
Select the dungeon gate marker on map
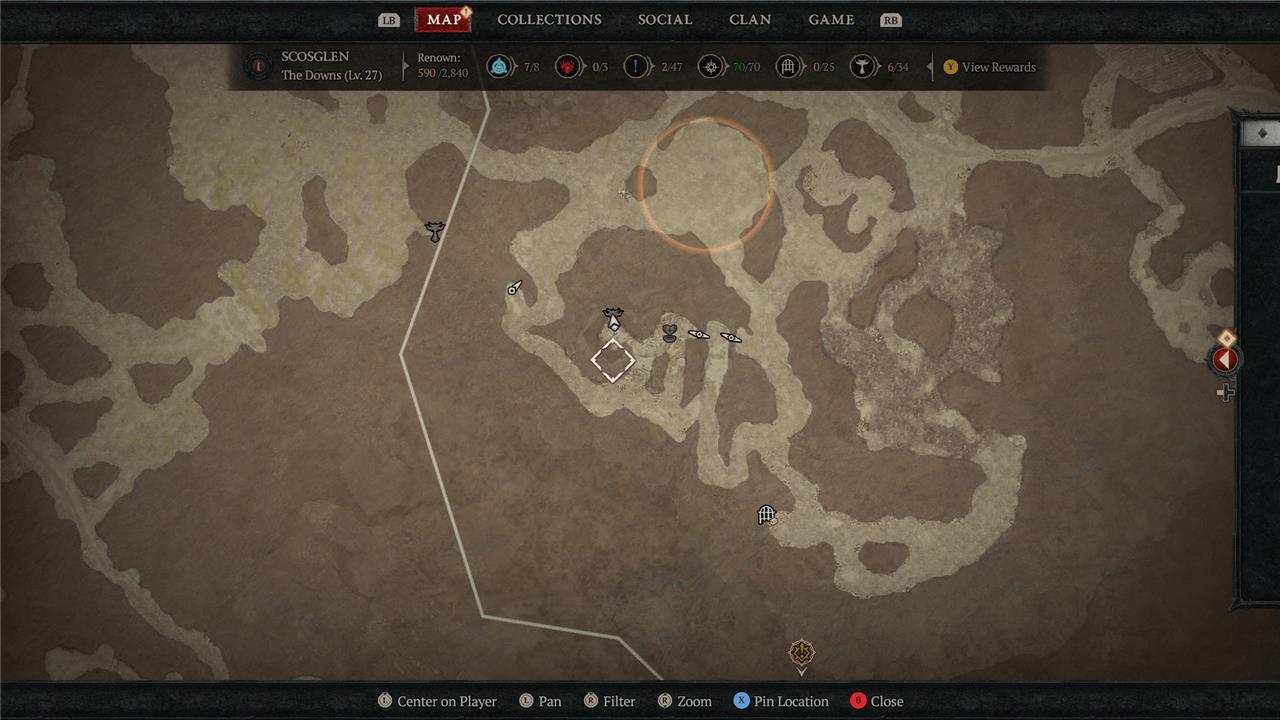(766, 515)
